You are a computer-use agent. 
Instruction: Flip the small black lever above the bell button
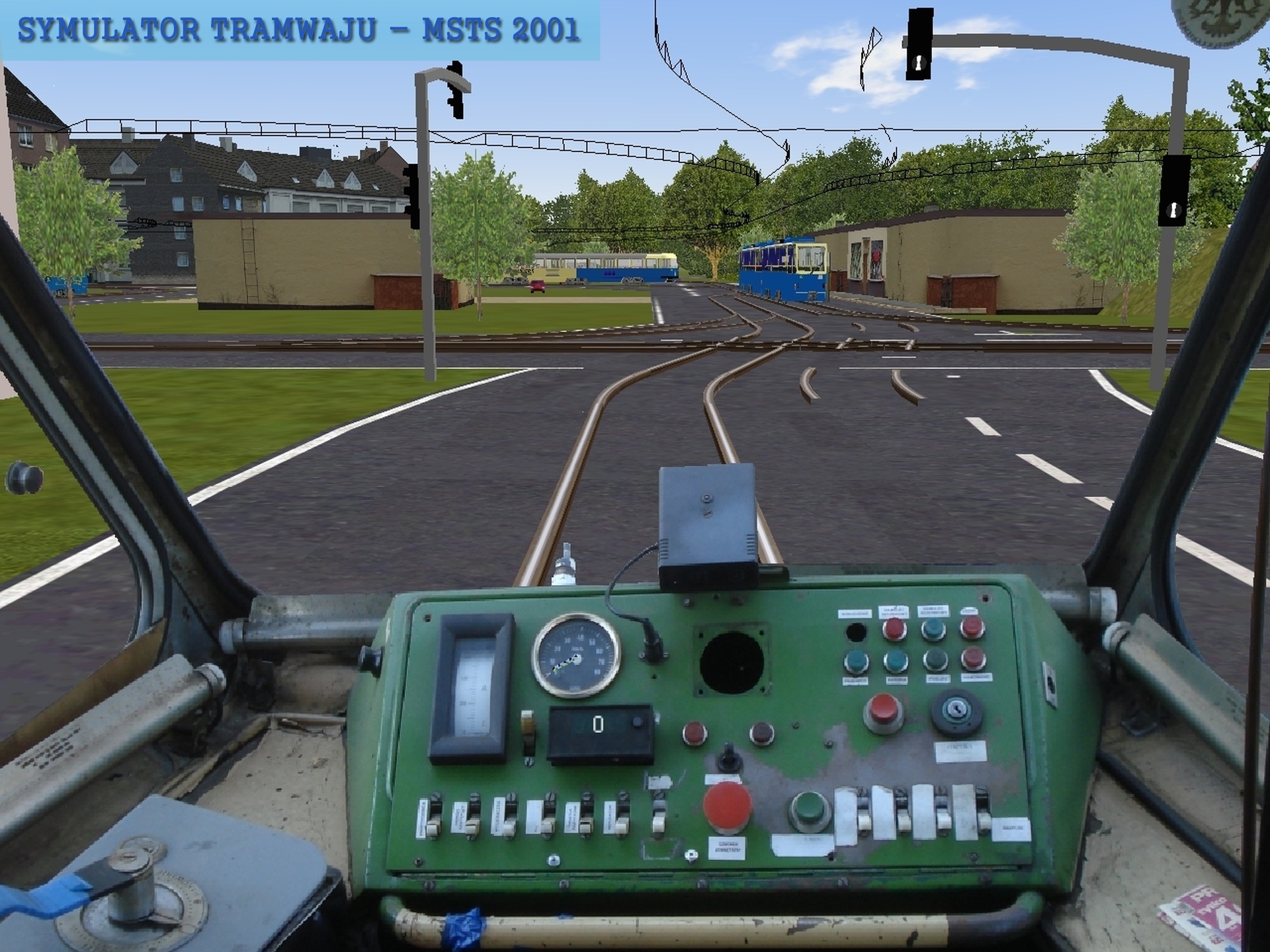click(728, 758)
